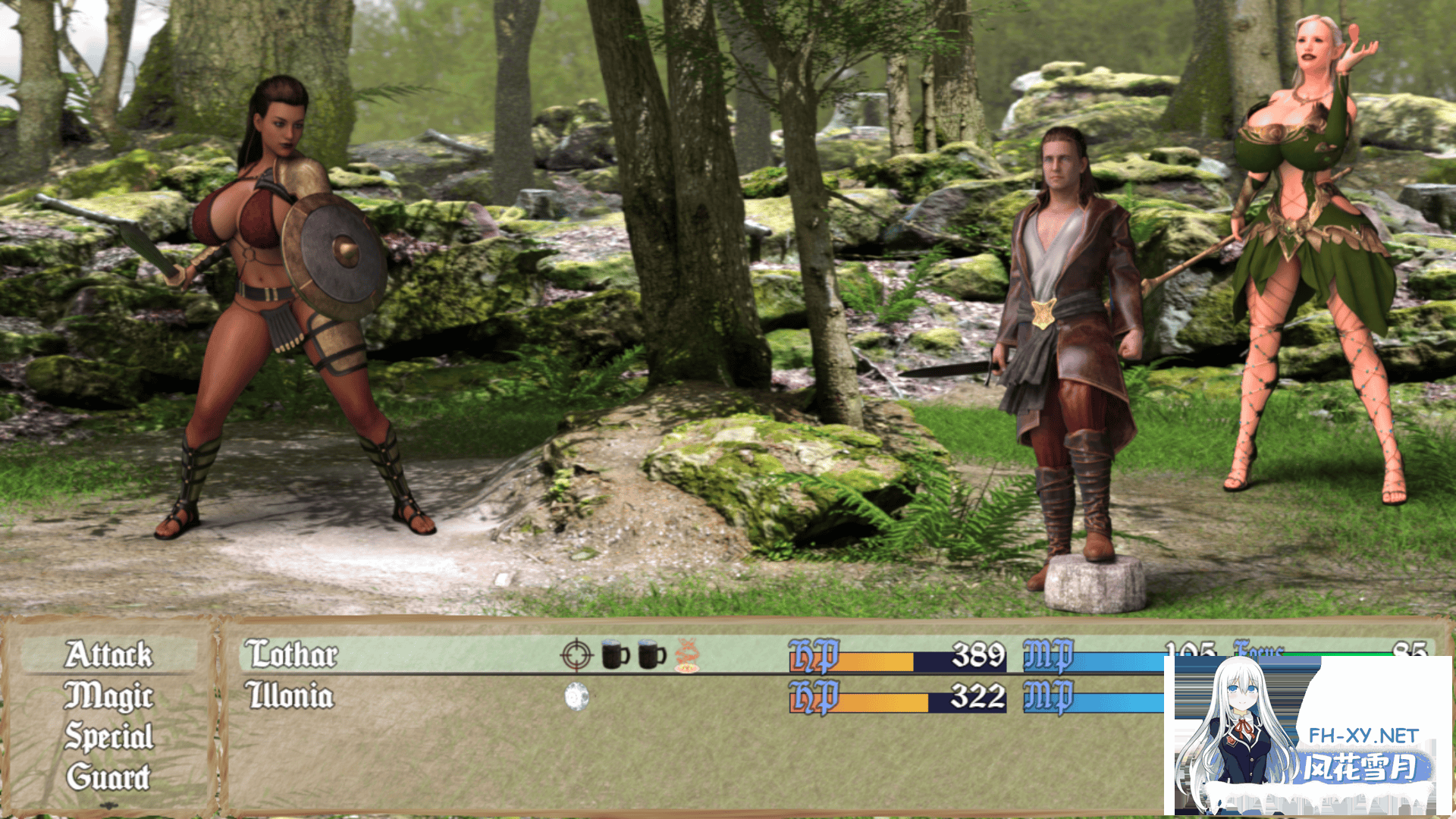Click Lothar's crosshair status icon
Image resolution: width=1456 pixels, height=819 pixels.
pos(576,655)
